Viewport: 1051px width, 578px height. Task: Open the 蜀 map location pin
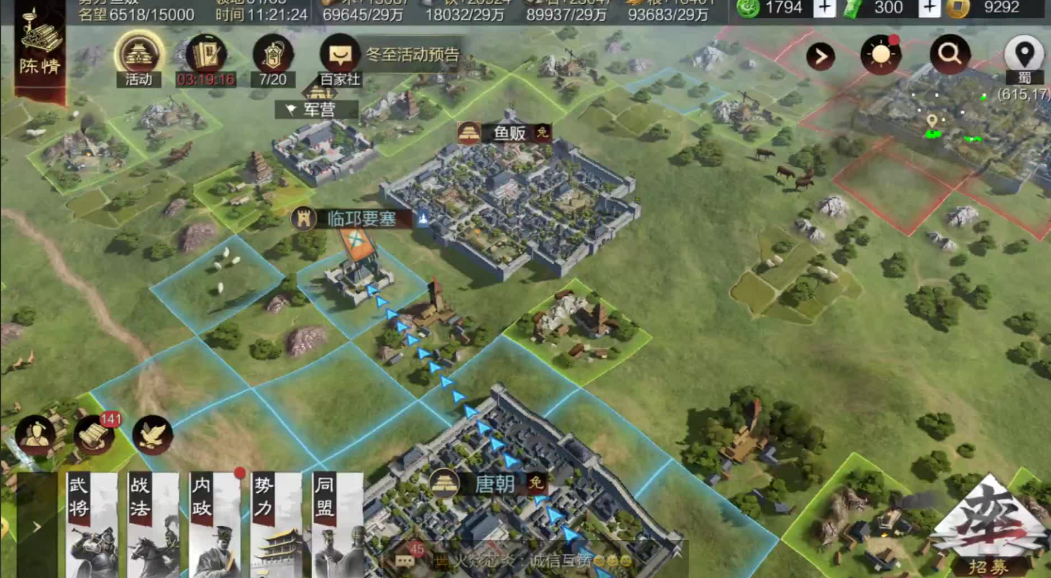pyautogui.click(x=1022, y=56)
